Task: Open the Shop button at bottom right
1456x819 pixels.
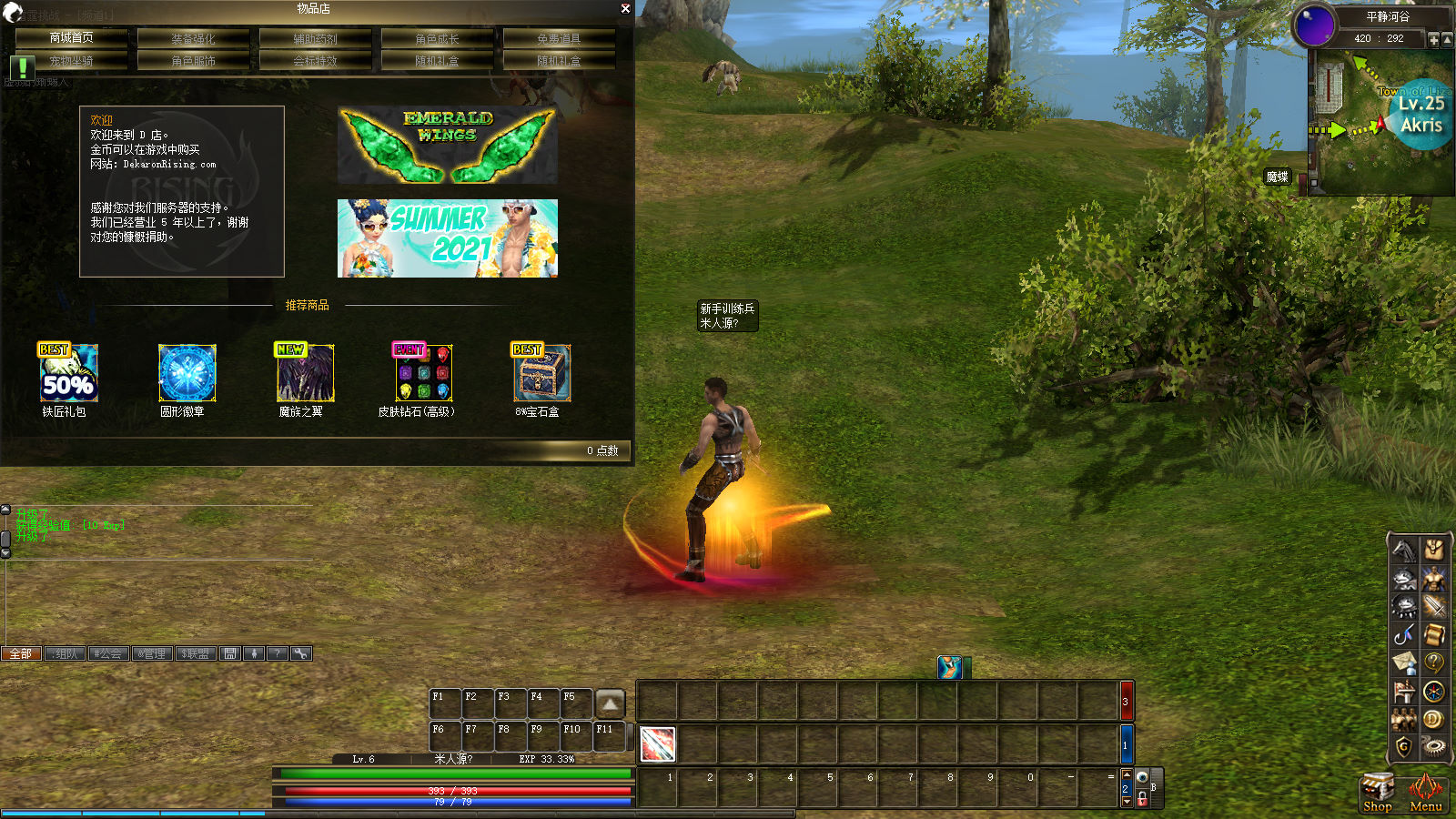Action: (1377, 792)
